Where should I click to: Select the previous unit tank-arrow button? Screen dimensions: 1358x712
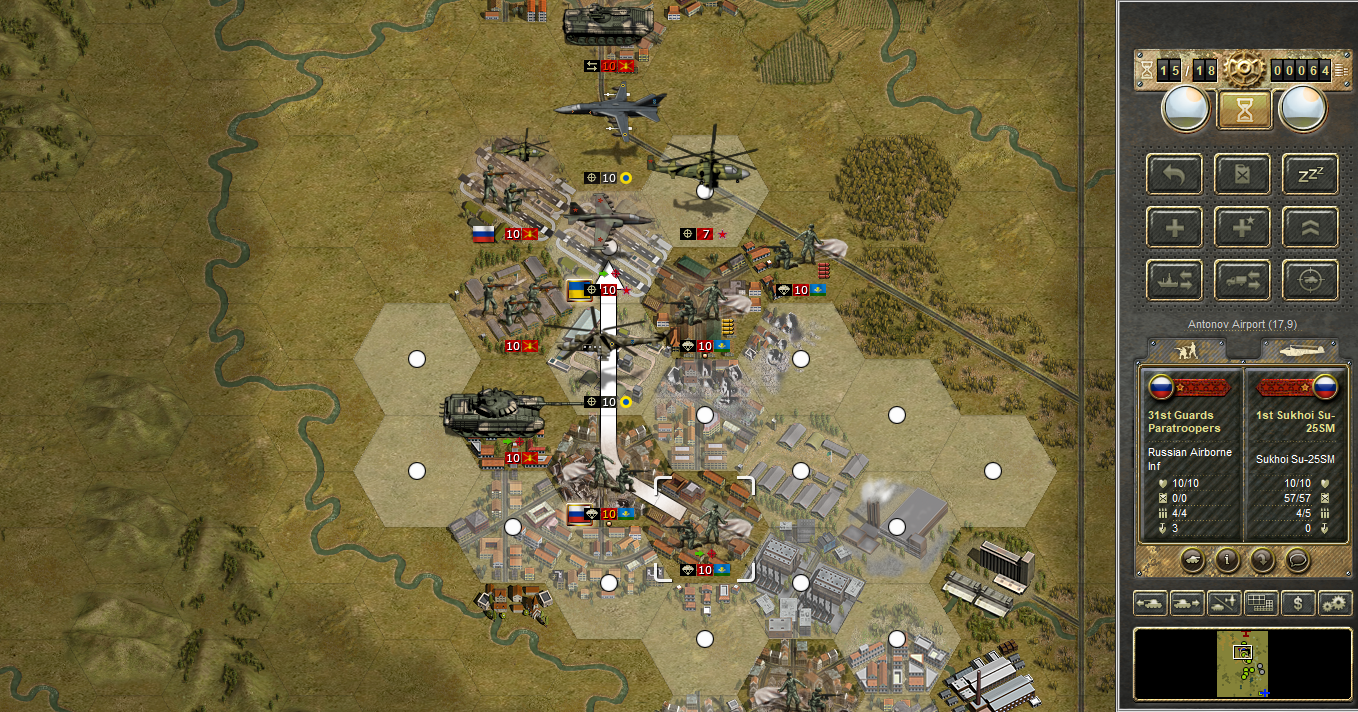1148,603
